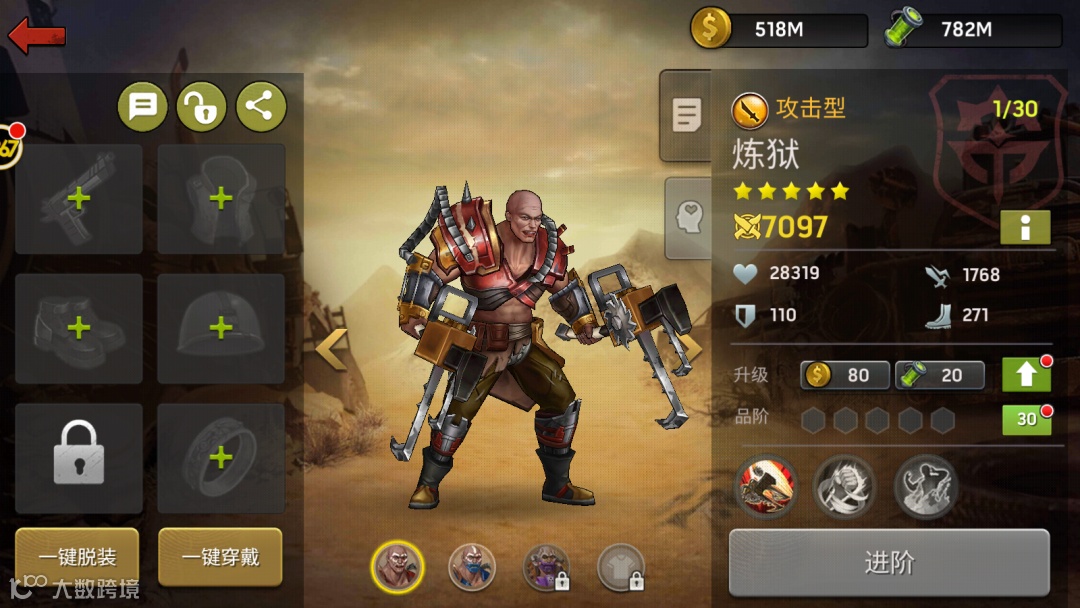Tap the share icon button
The height and width of the screenshot is (608, 1080).
pos(260,107)
